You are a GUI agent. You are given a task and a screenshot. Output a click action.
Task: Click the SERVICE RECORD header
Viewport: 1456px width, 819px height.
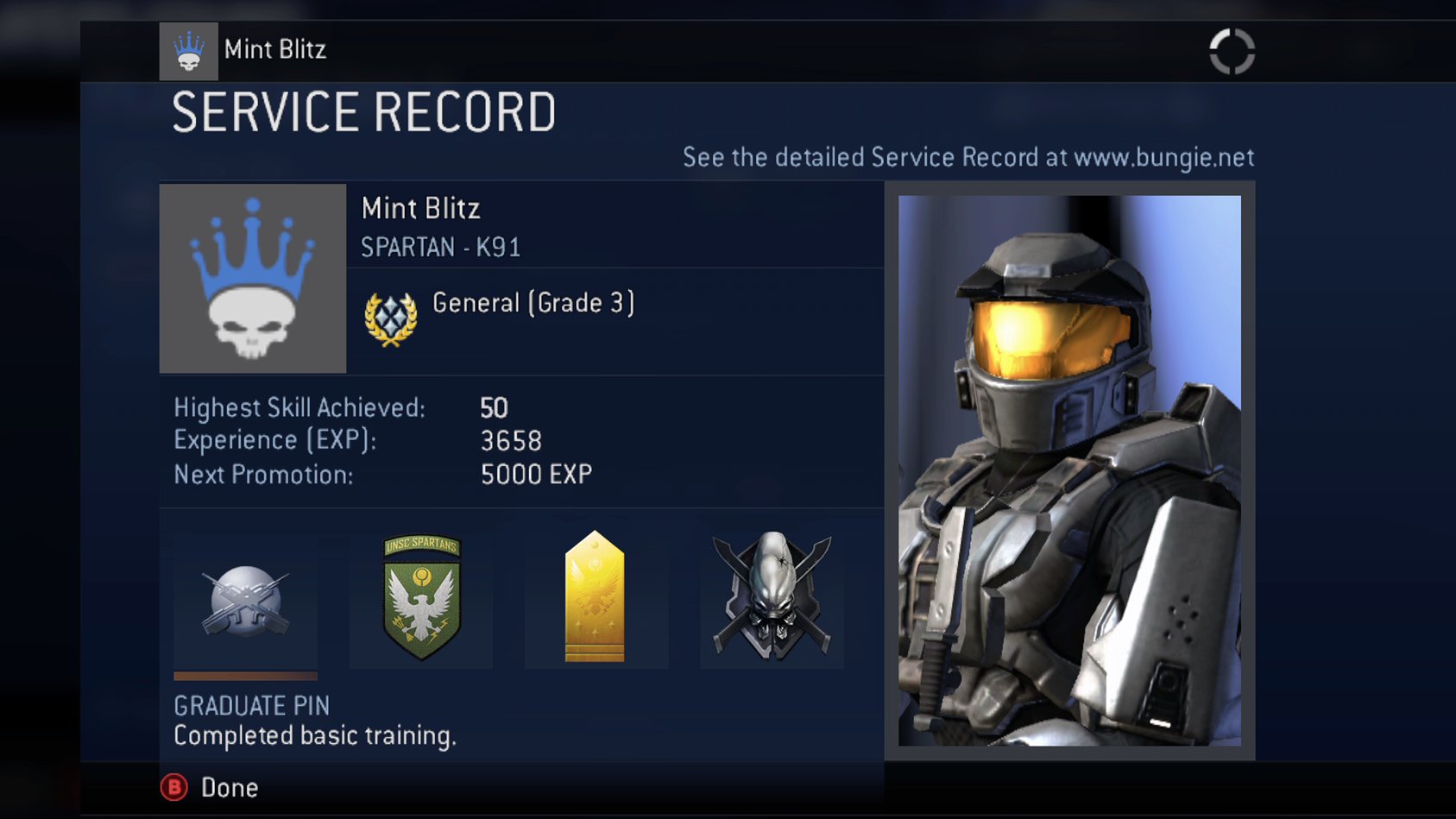pyautogui.click(x=363, y=110)
